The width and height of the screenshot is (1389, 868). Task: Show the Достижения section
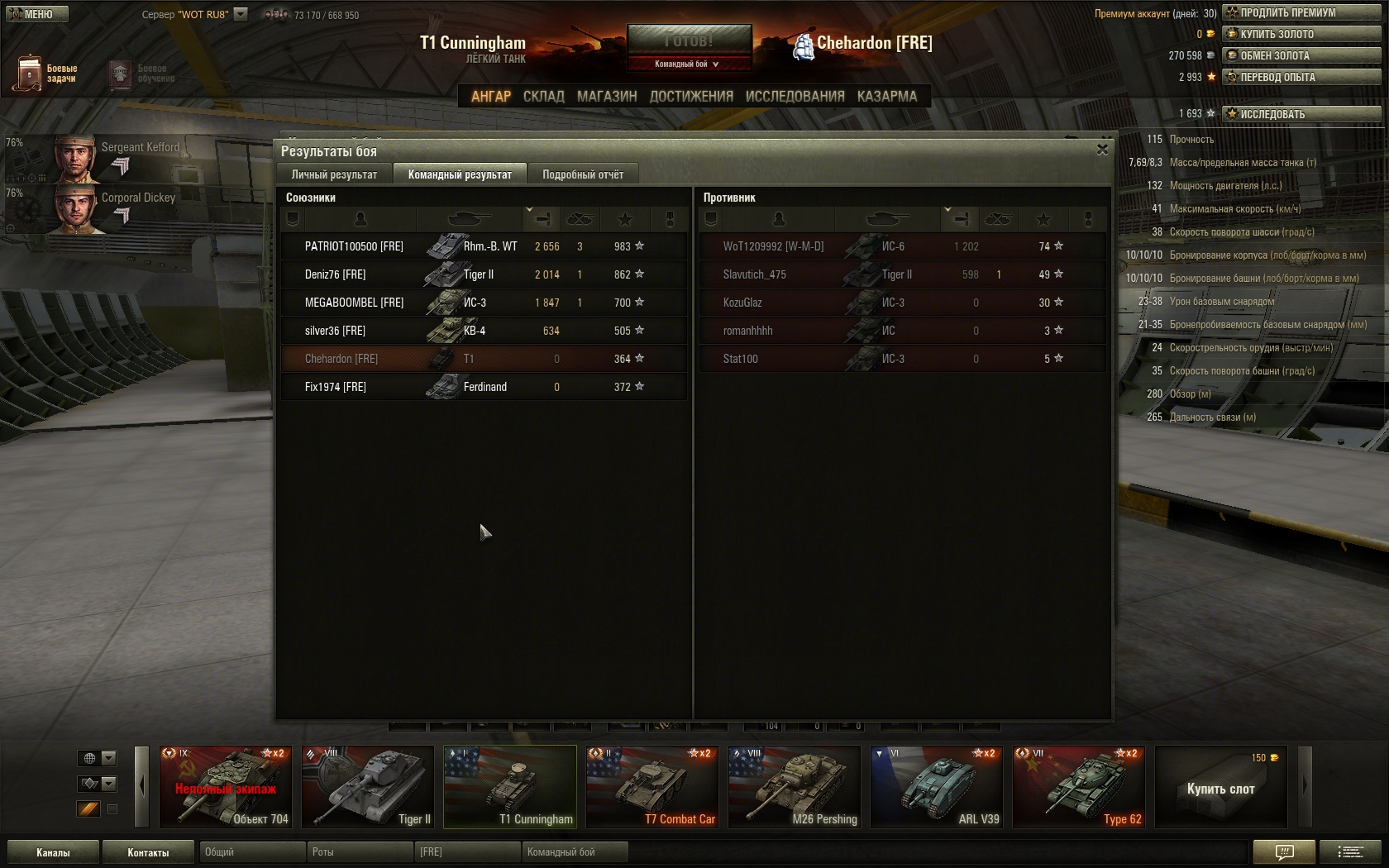(691, 97)
